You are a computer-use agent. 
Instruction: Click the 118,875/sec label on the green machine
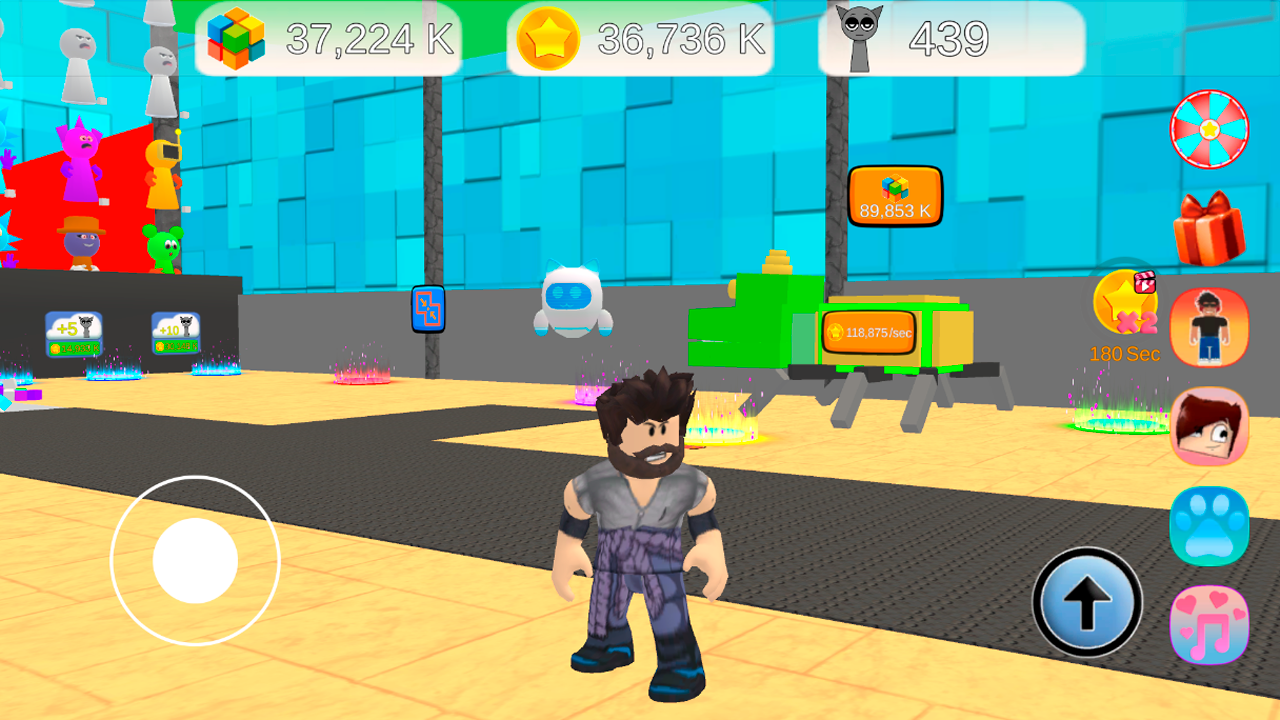[869, 331]
